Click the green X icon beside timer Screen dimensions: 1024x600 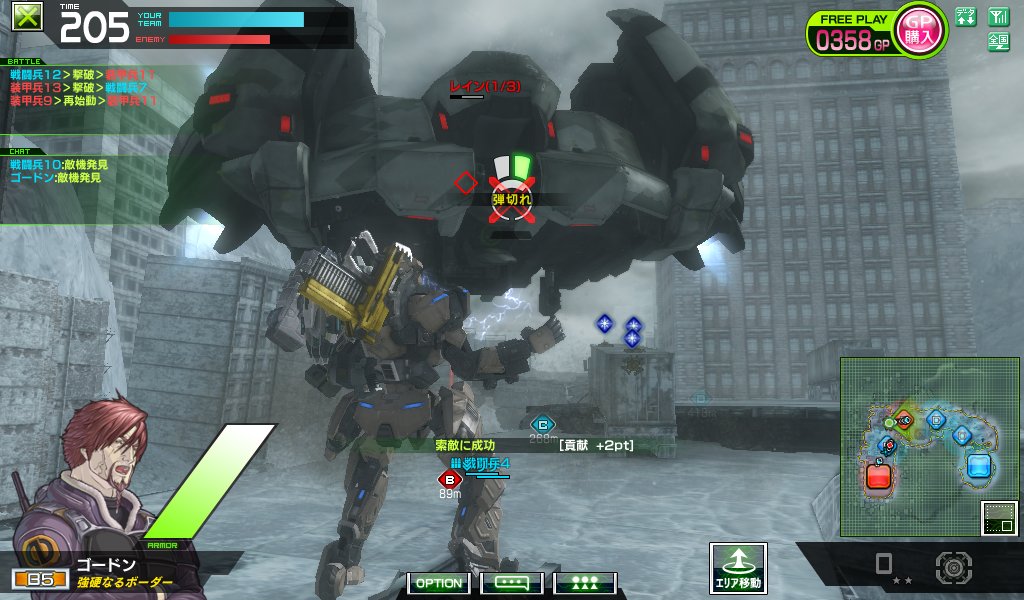click(29, 18)
